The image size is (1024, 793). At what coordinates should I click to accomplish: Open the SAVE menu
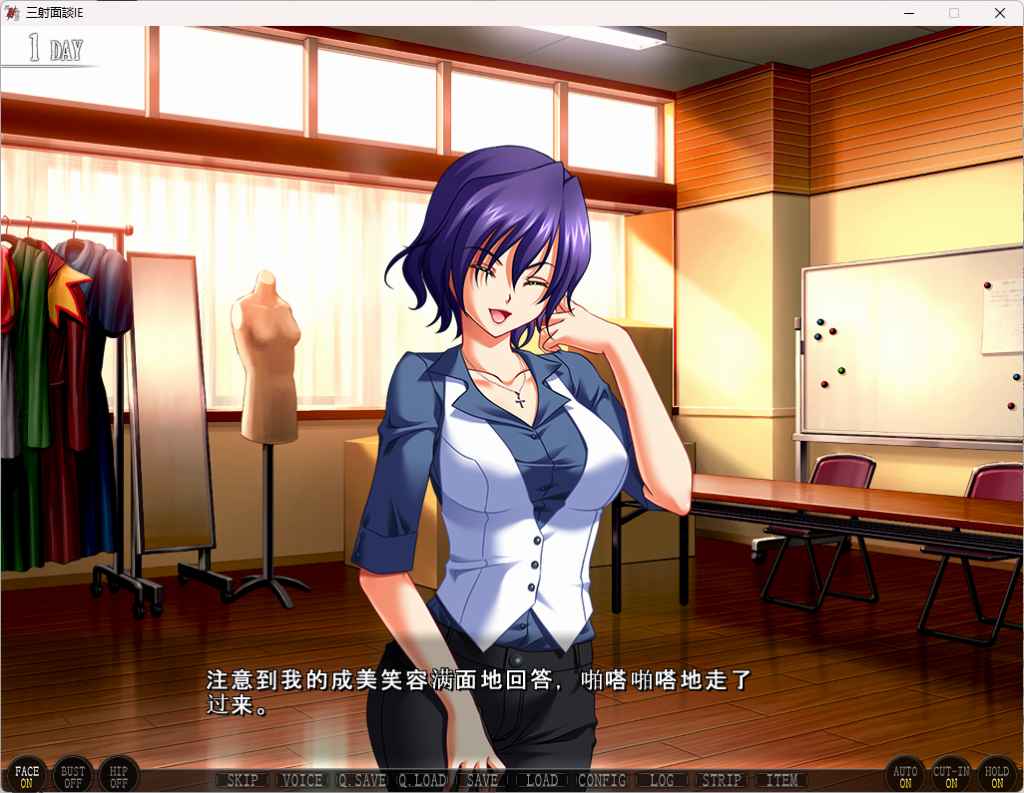click(482, 780)
